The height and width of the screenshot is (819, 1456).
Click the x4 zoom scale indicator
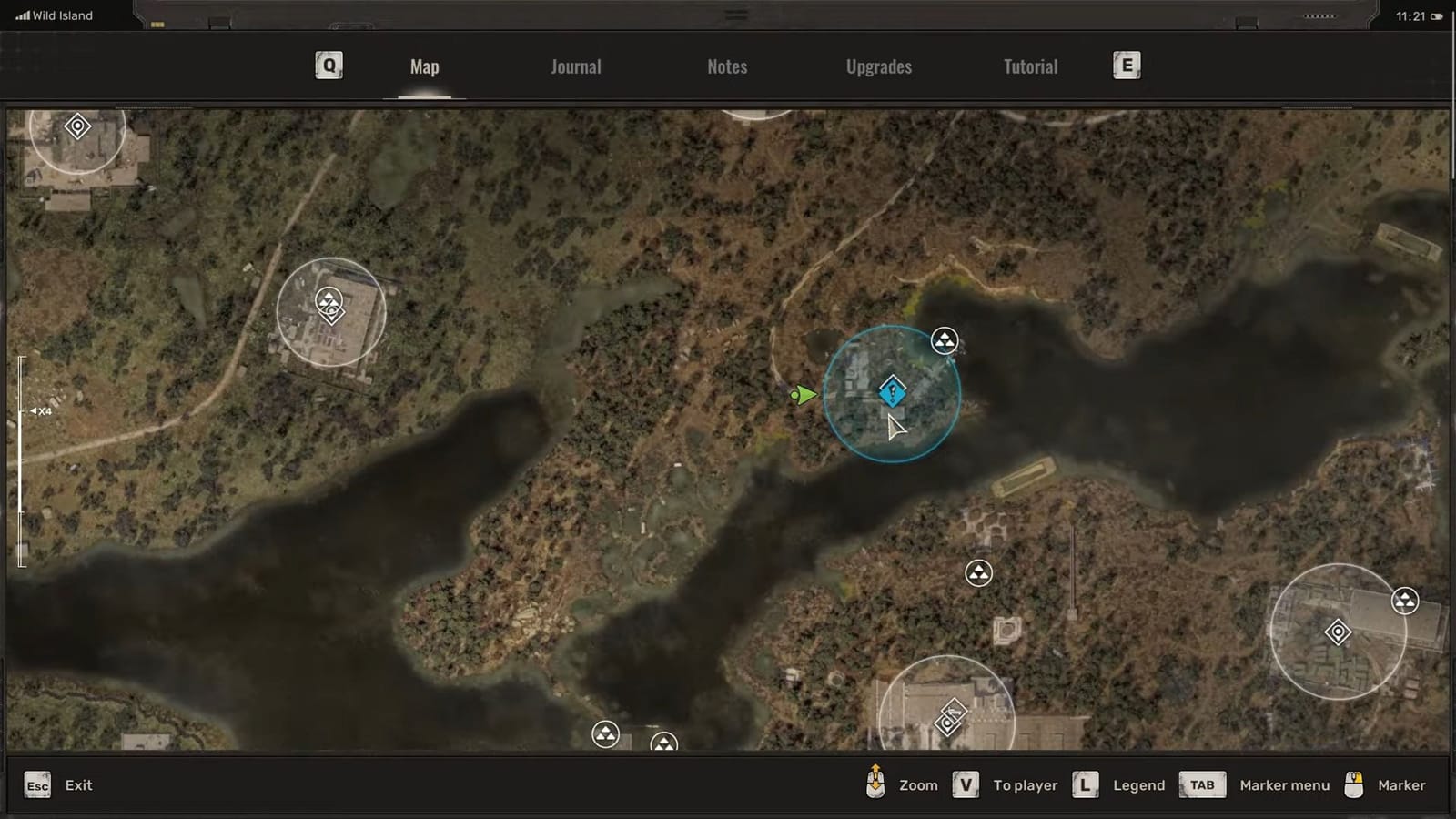click(41, 410)
